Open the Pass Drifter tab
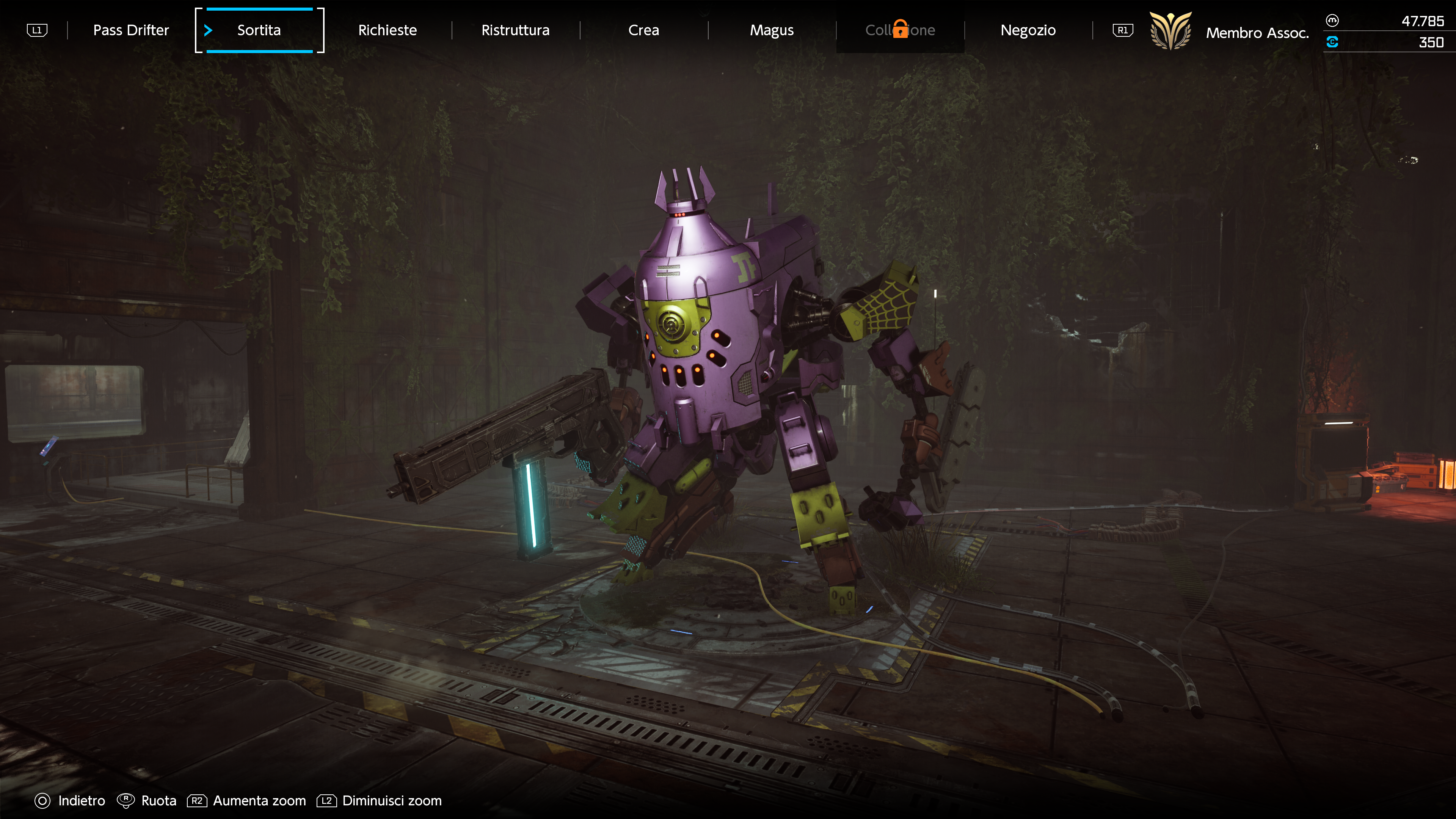The height and width of the screenshot is (819, 1456). [x=130, y=30]
